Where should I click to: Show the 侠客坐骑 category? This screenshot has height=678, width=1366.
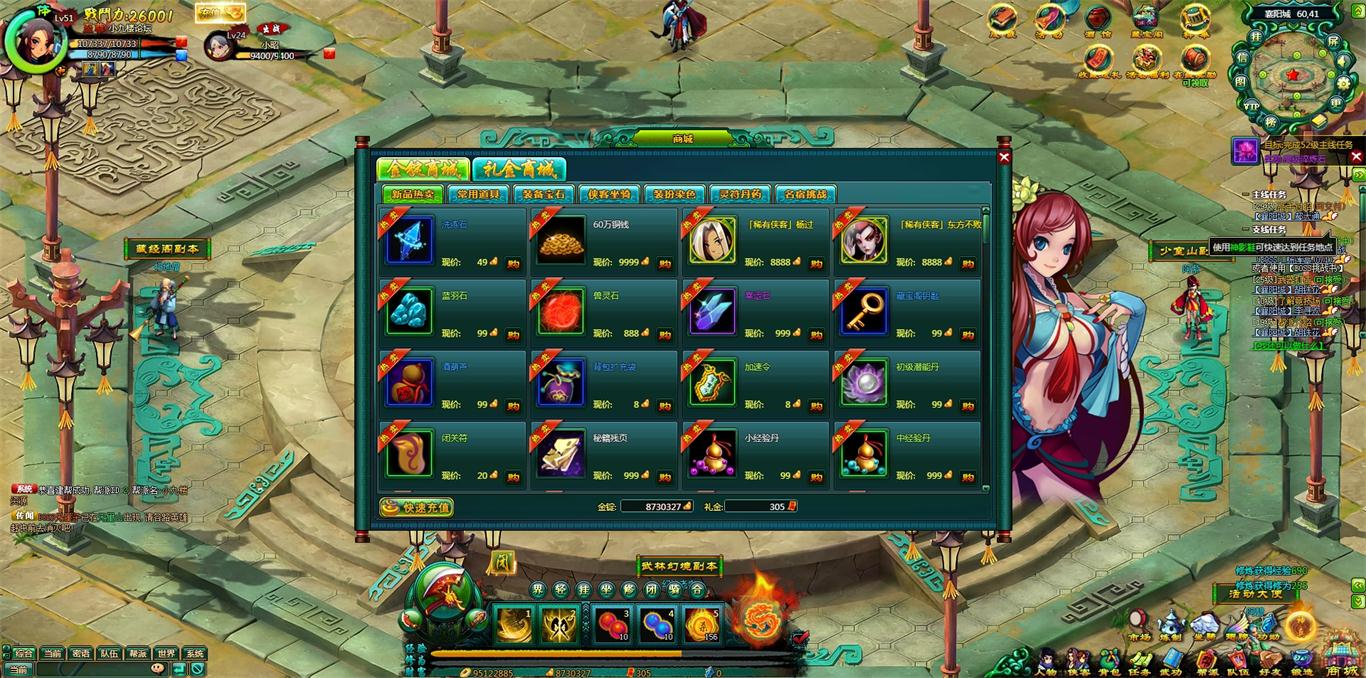[608, 194]
